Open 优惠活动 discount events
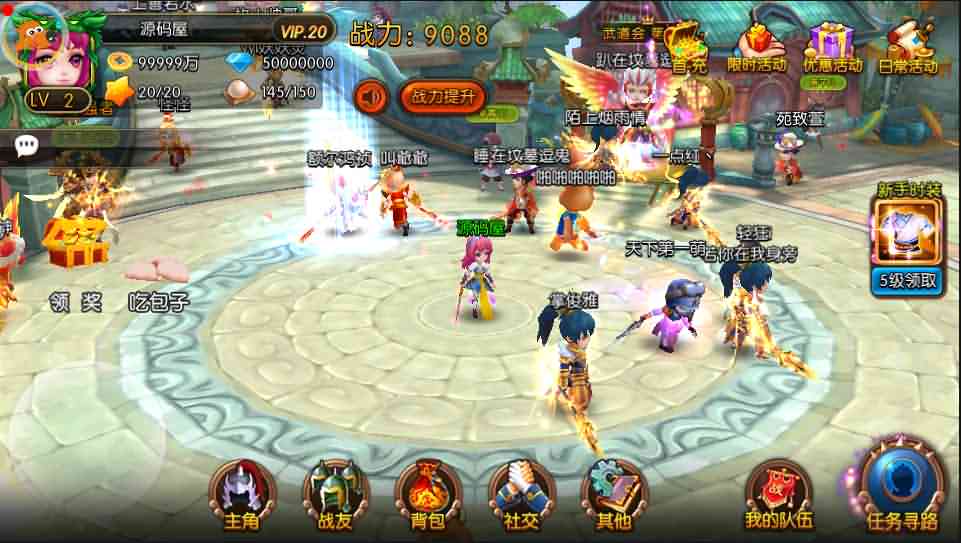Viewport: 961px width, 543px height. click(832, 47)
